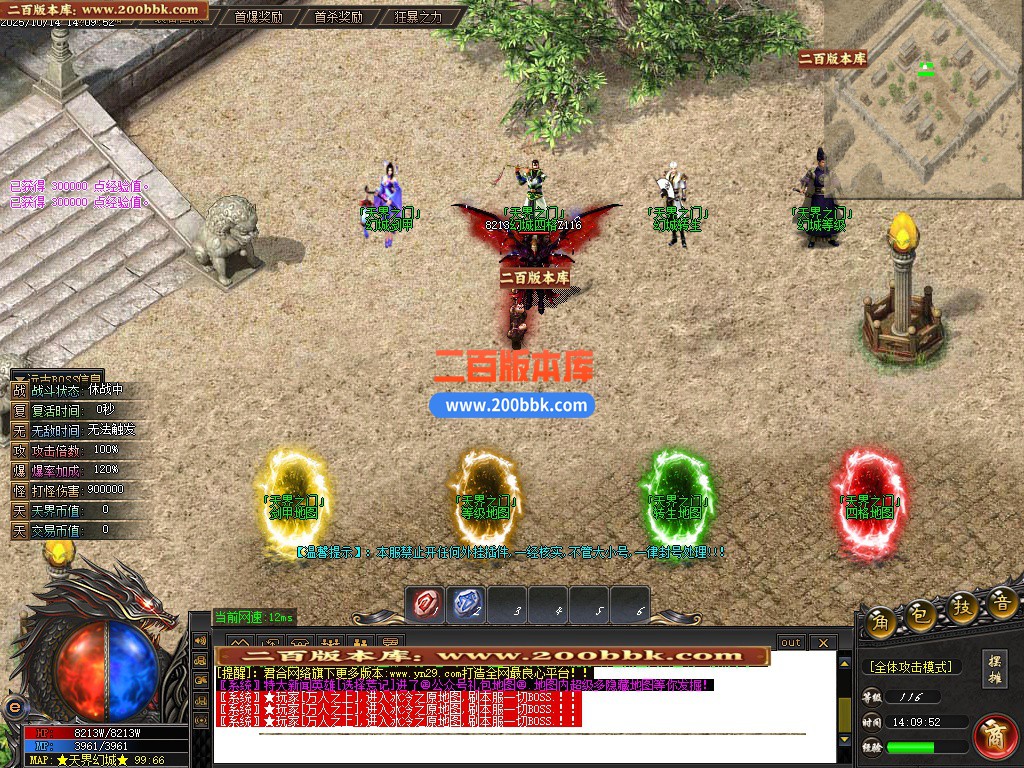
Task: Use the red item in hotbar slot 1
Action: tap(427, 603)
